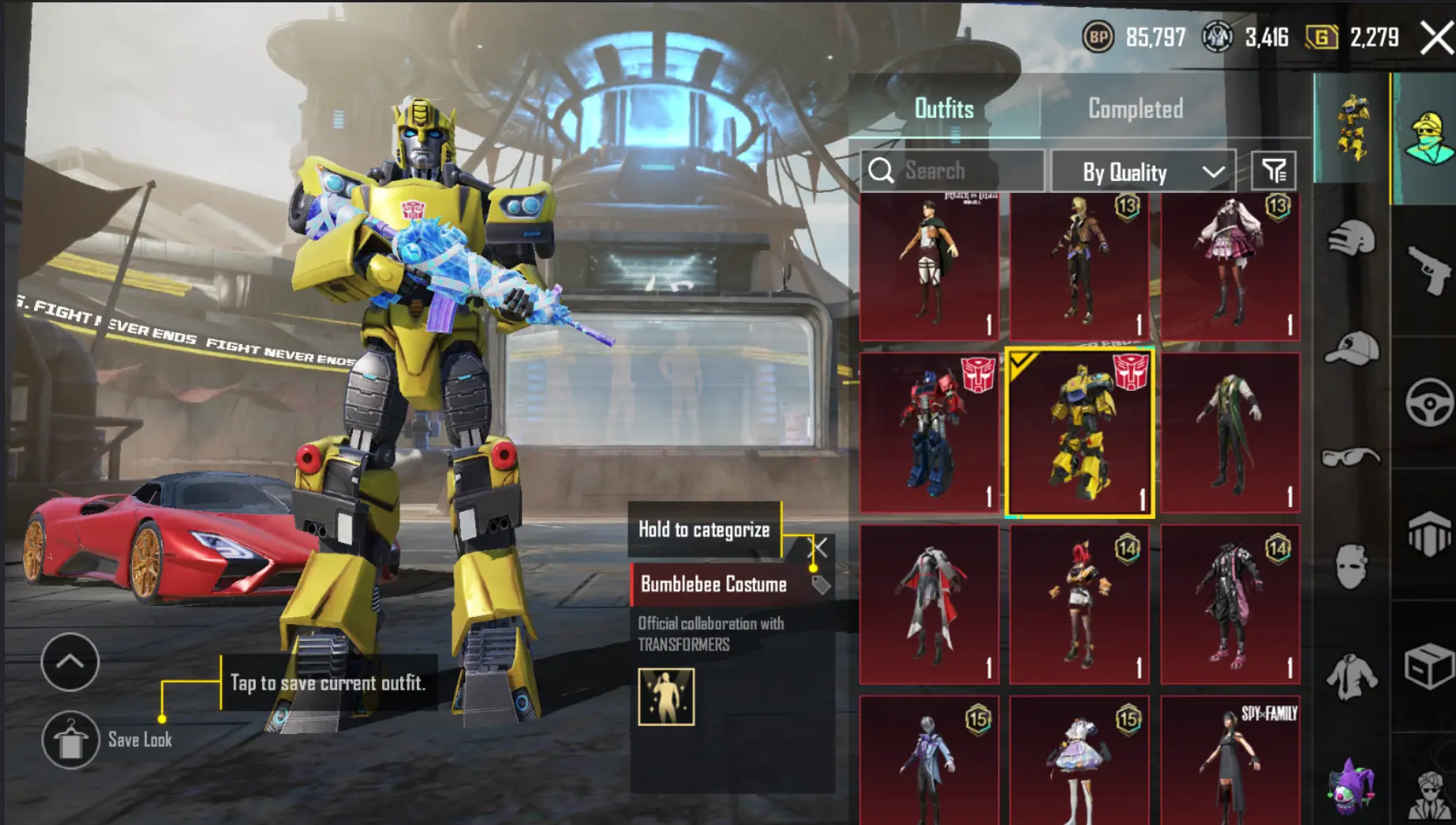Image resolution: width=1456 pixels, height=825 pixels.
Task: Open the weapon skins section
Action: (x=1428, y=269)
